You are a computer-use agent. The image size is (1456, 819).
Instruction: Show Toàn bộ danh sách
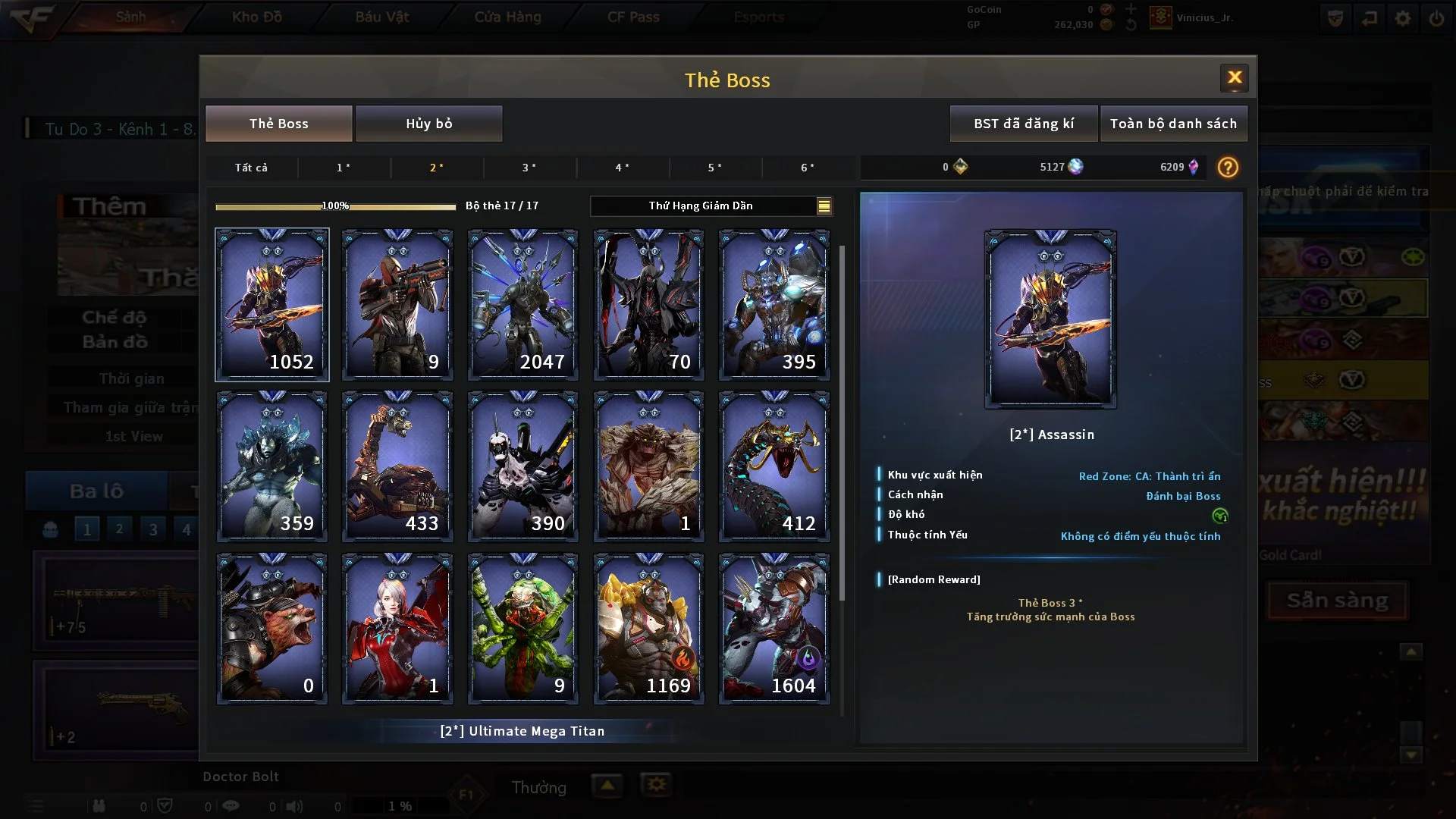pyautogui.click(x=1172, y=124)
